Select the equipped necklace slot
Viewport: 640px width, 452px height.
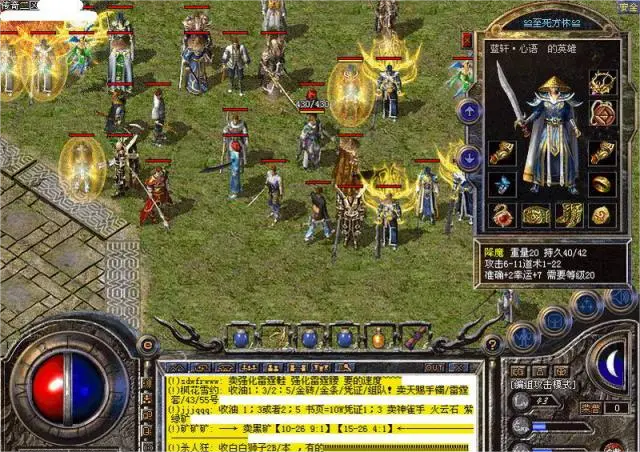click(x=602, y=83)
